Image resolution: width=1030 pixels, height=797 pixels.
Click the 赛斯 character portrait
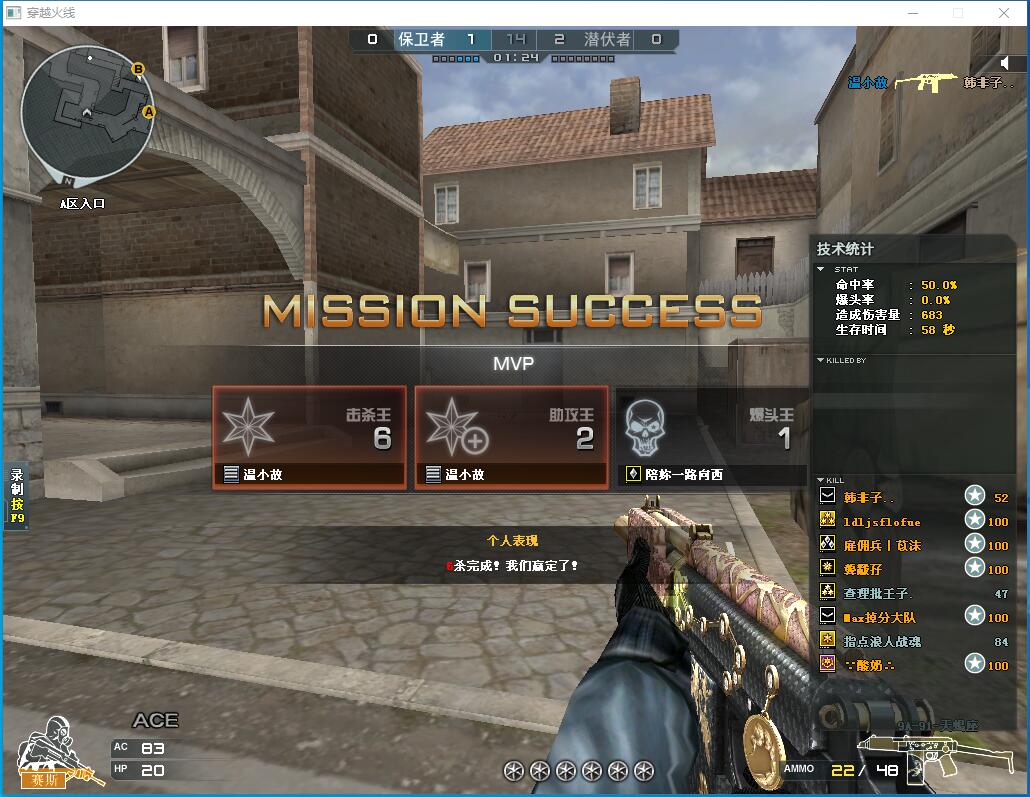pyautogui.click(x=48, y=752)
